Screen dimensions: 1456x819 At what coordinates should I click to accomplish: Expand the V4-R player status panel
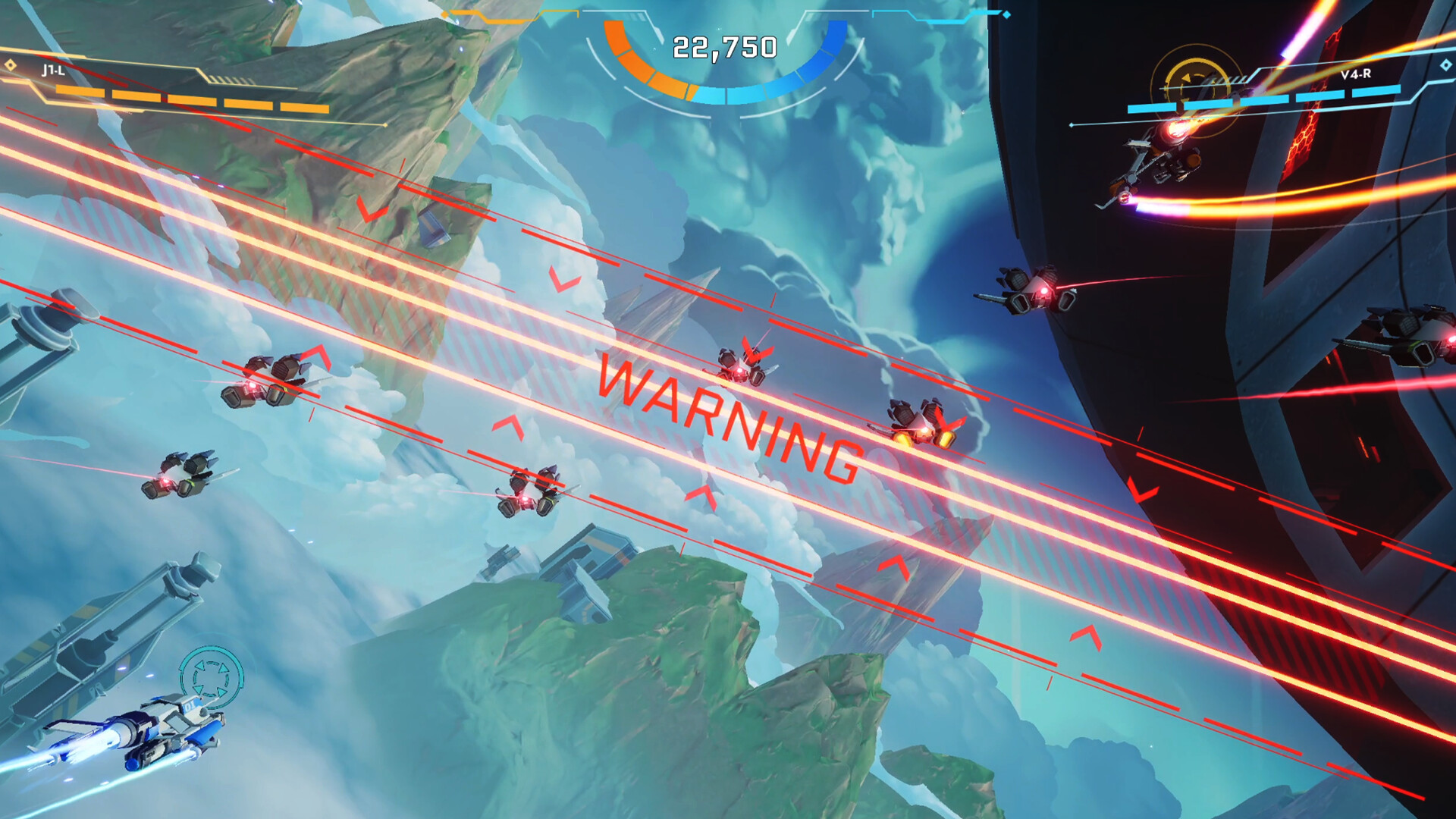coord(1289,80)
